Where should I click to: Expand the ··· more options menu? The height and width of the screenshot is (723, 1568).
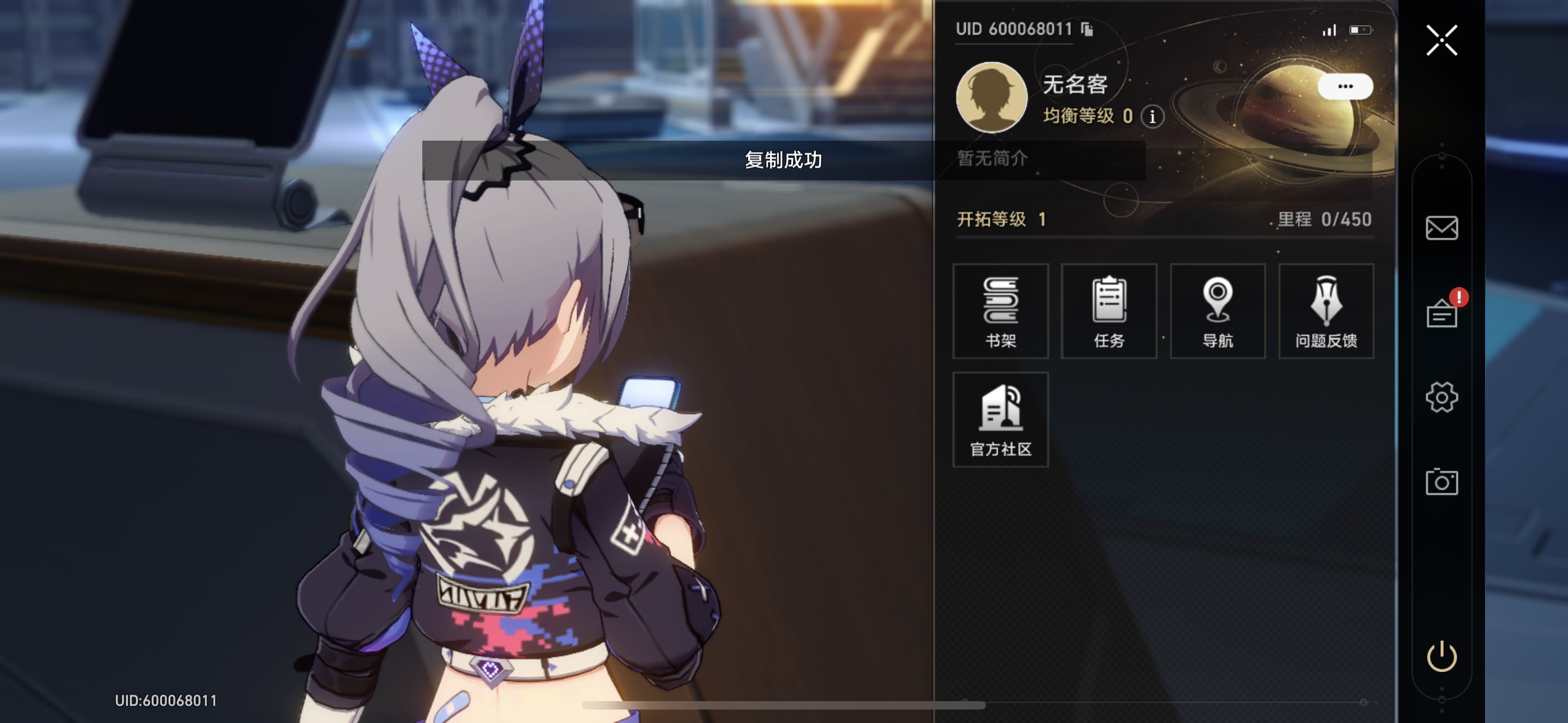pos(1346,86)
